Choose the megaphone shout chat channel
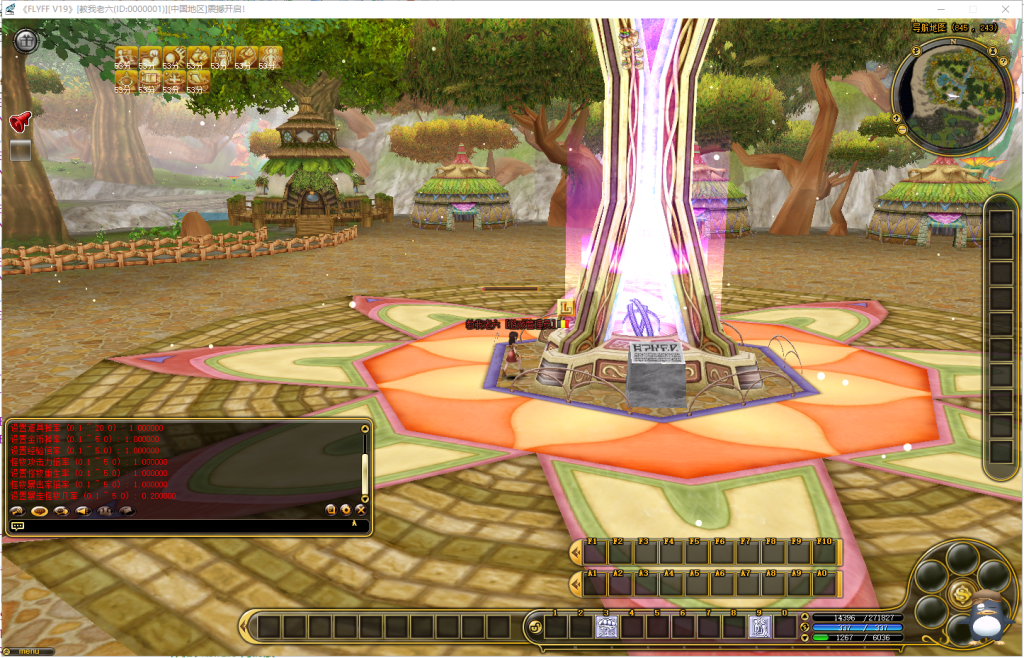Screen dimensions: 1024x658 tap(83, 511)
